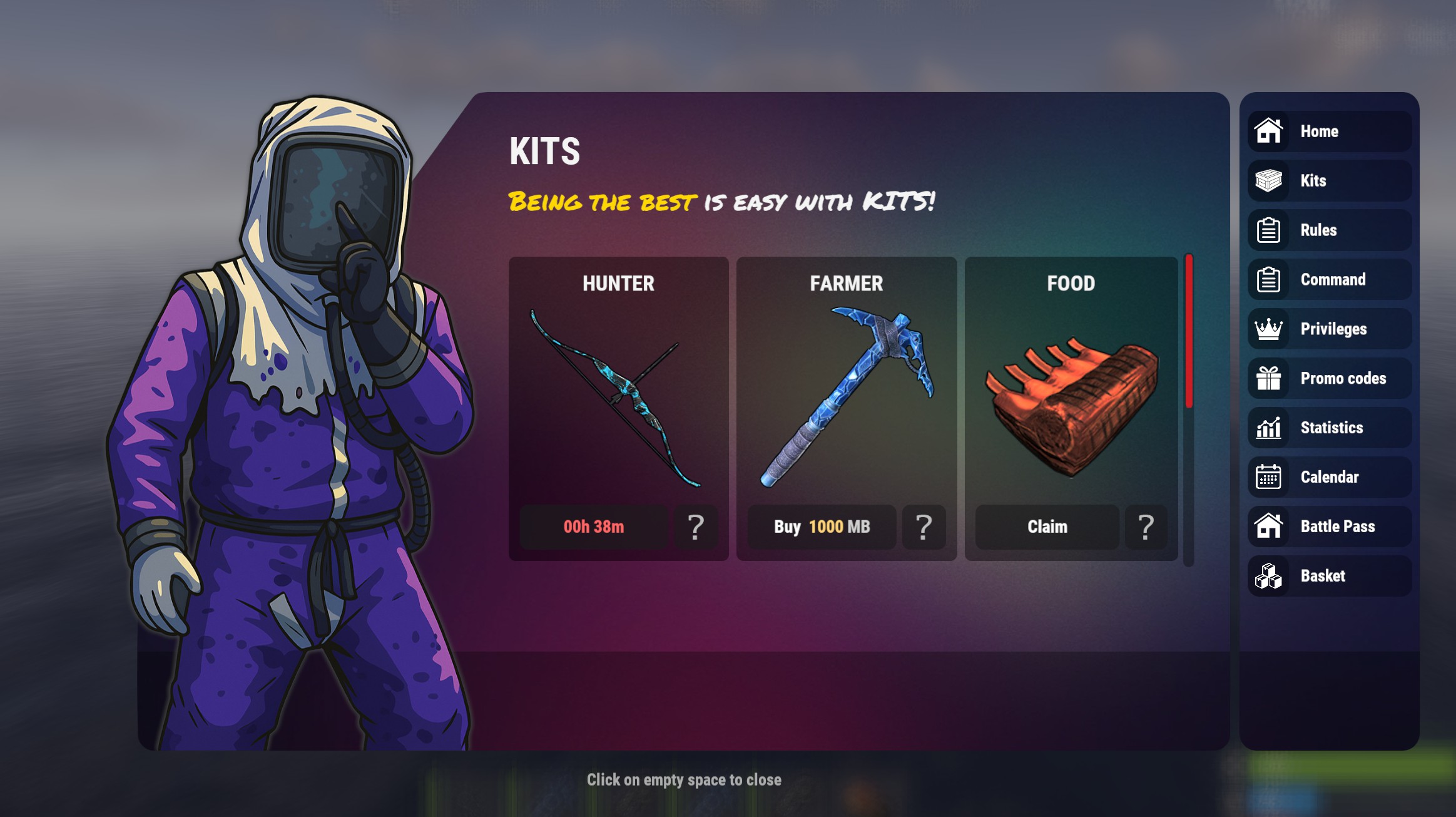Select the Hunter kit bow image
1456x817 pixels.
(616, 399)
